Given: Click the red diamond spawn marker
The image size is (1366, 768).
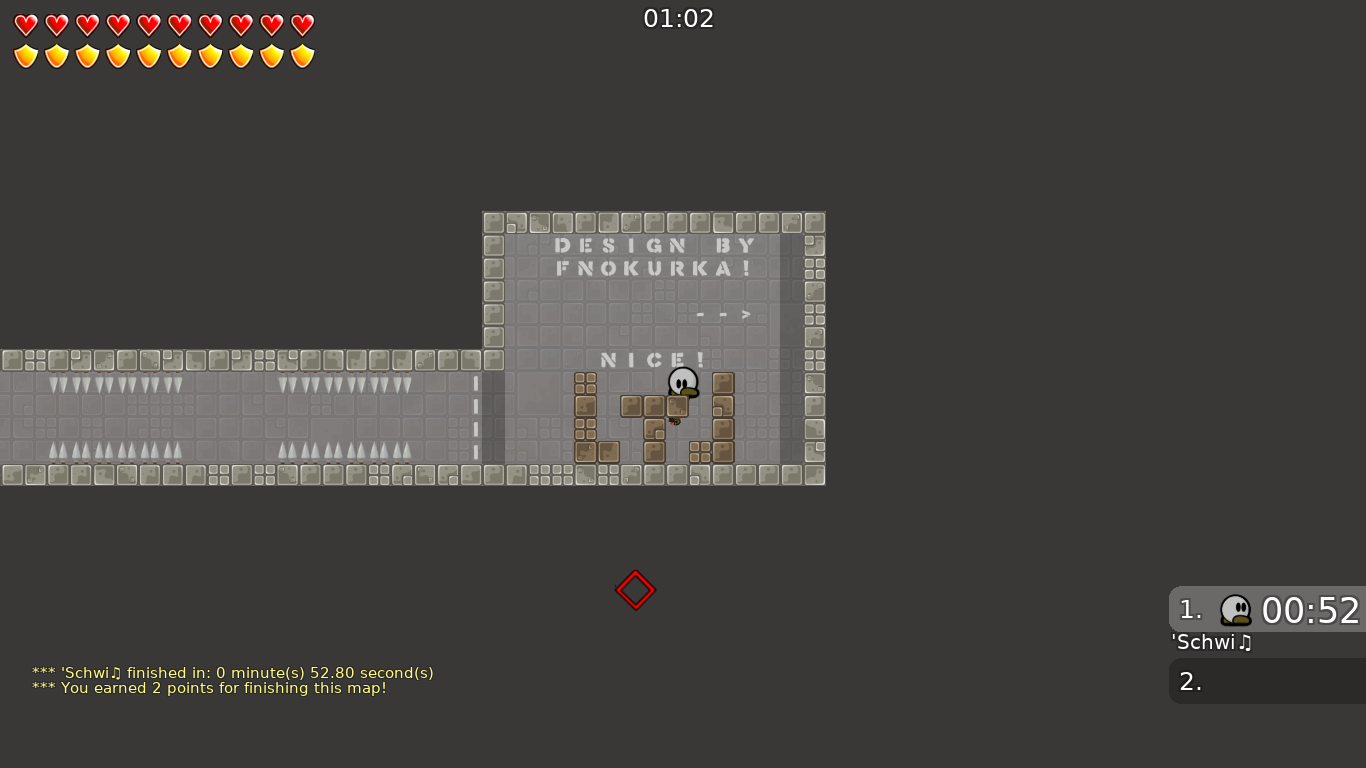Looking at the screenshot, I should (635, 590).
